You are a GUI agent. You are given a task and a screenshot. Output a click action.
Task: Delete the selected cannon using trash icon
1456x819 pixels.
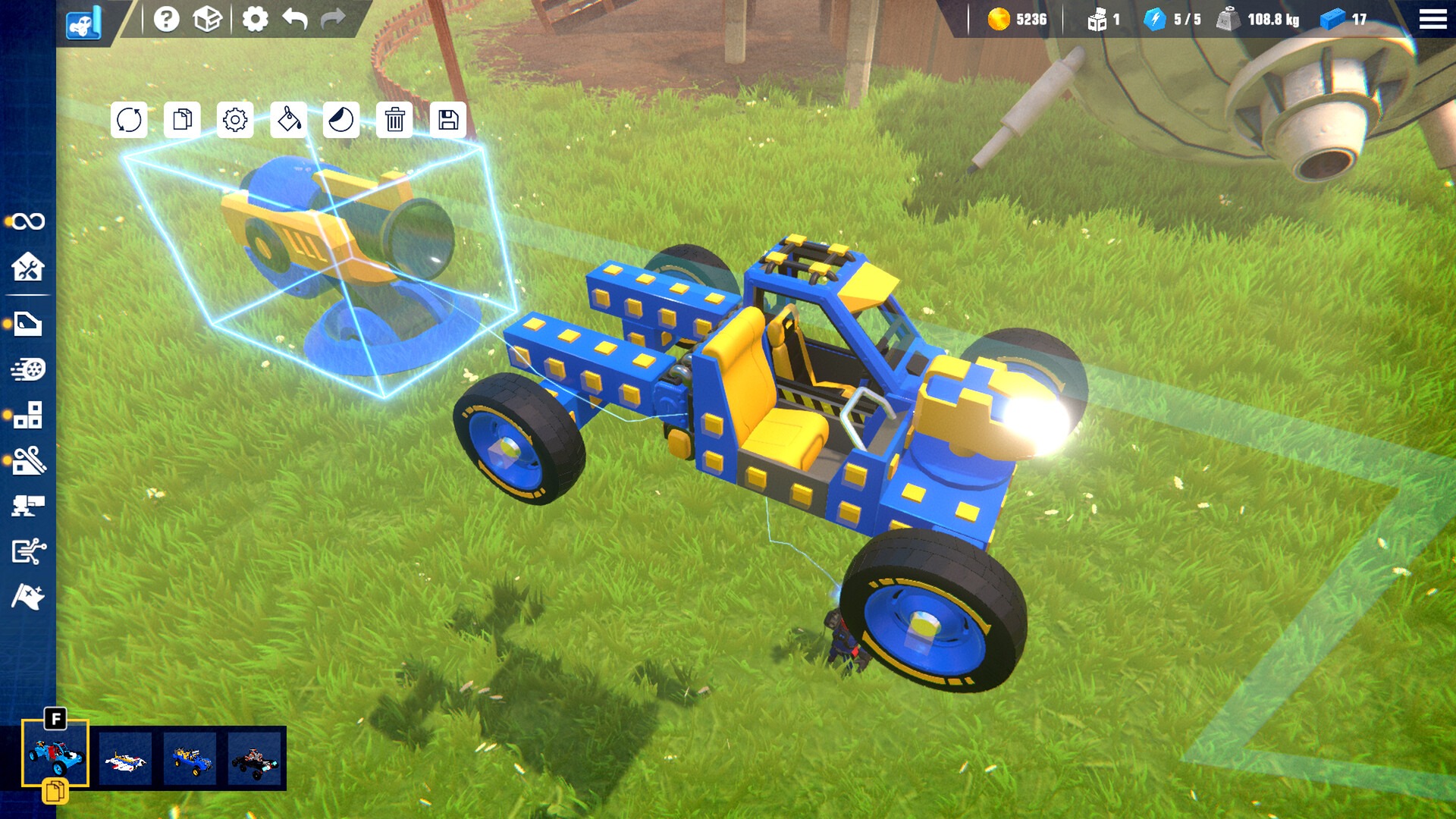[x=395, y=120]
